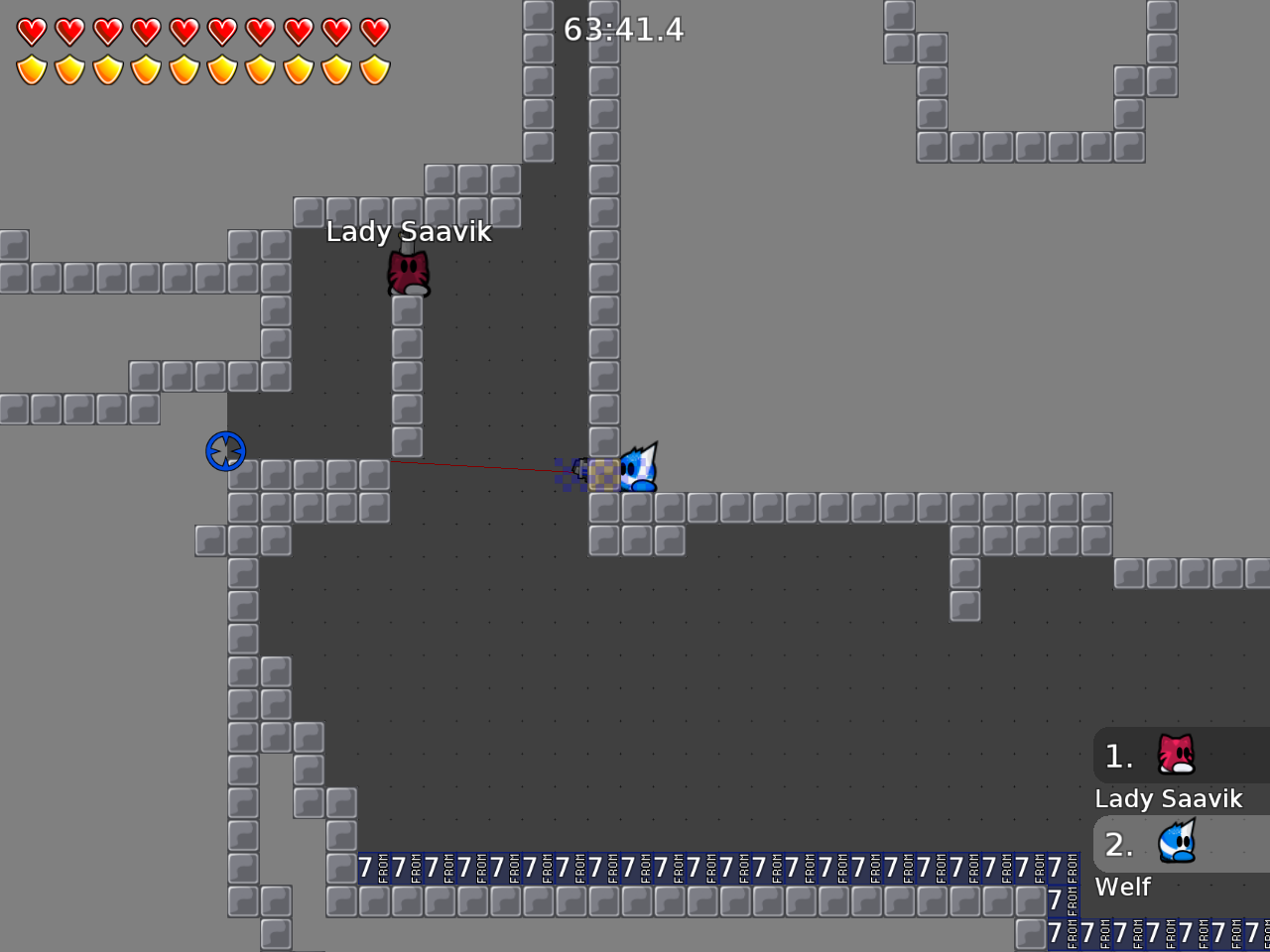Click the rightmost shield in the armor row
This screenshot has width=1270, height=952.
click(374, 69)
